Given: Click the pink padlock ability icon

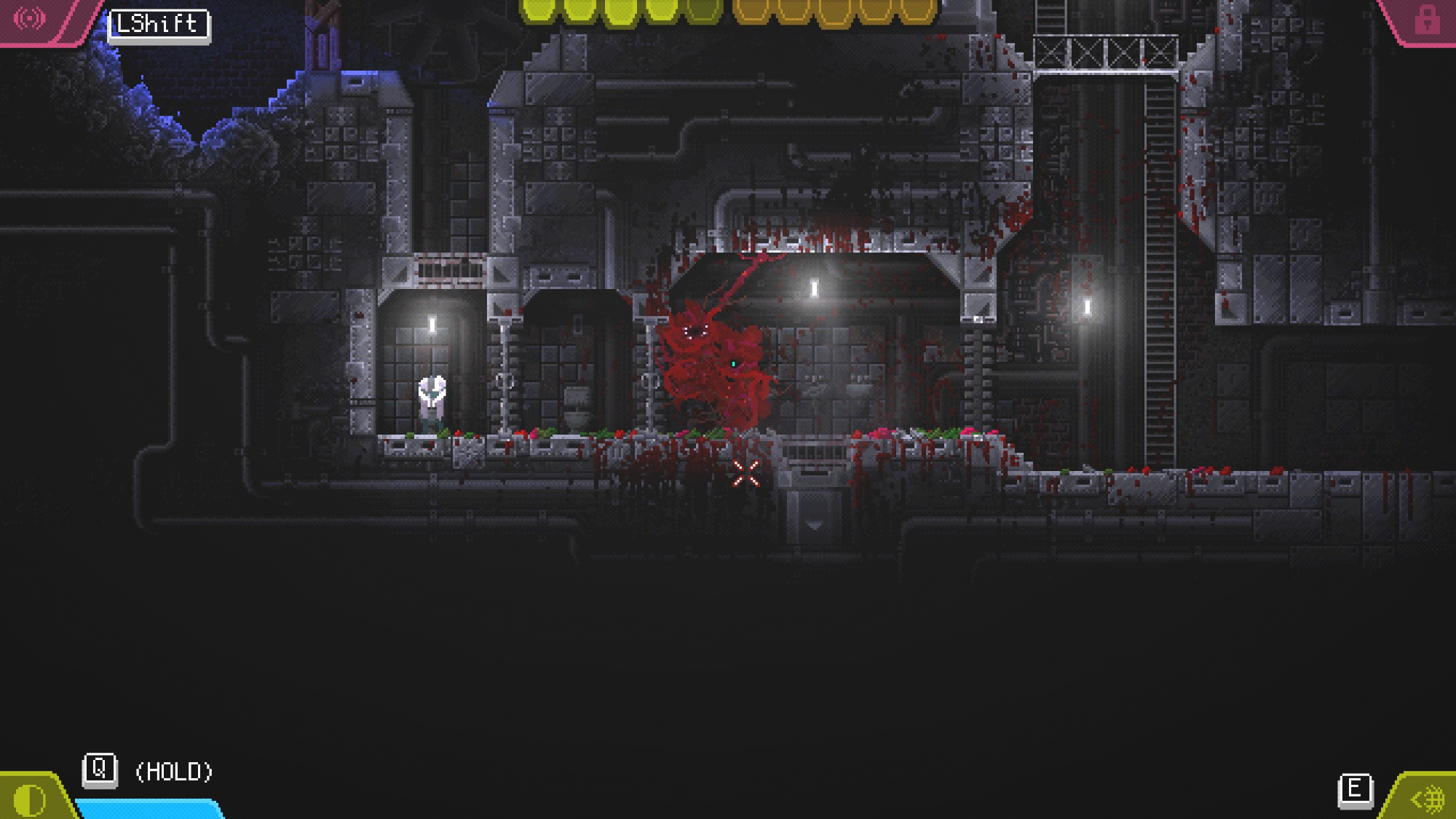Looking at the screenshot, I should 1426,20.
